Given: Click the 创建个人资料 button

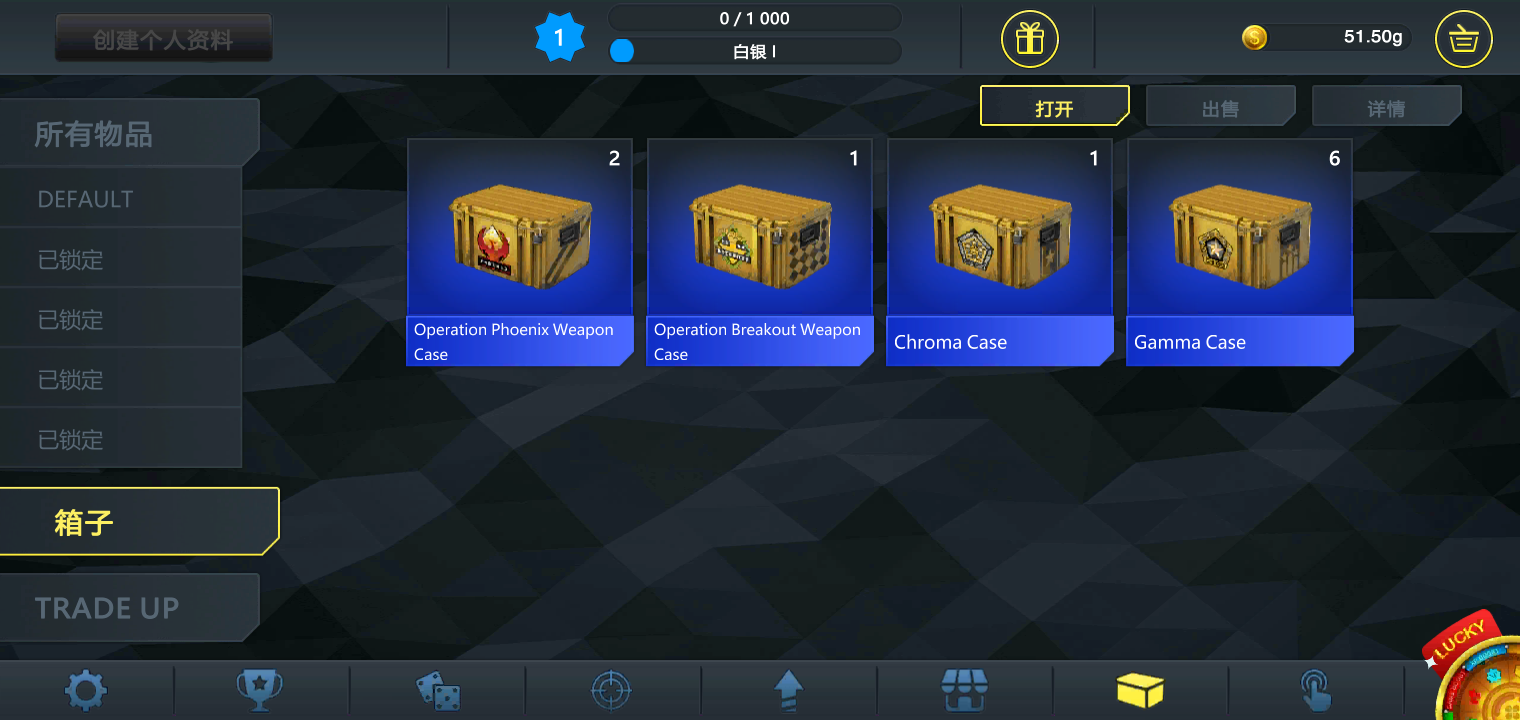Looking at the screenshot, I should pyautogui.click(x=163, y=37).
